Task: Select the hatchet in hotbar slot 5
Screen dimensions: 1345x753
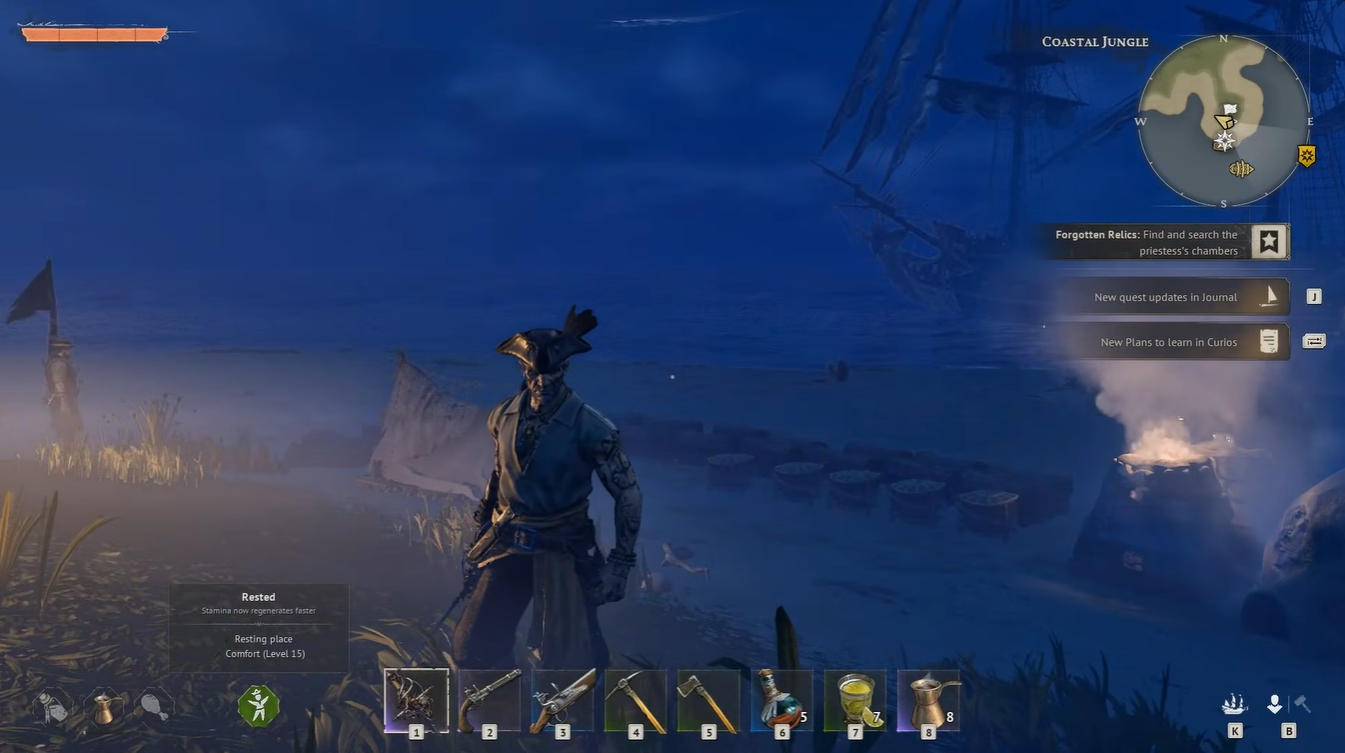Action: (708, 697)
